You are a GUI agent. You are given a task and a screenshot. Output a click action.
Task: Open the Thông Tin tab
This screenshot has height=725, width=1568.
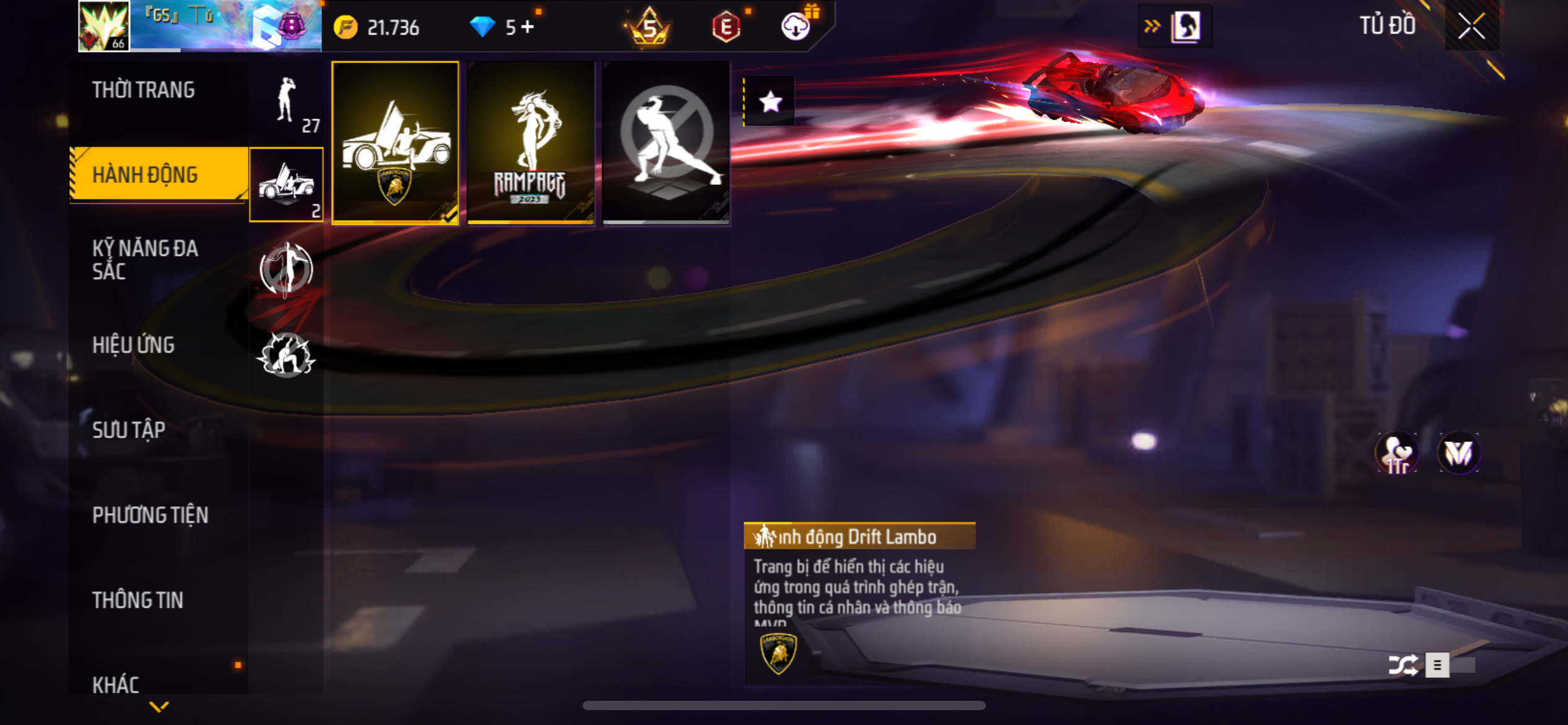(137, 600)
